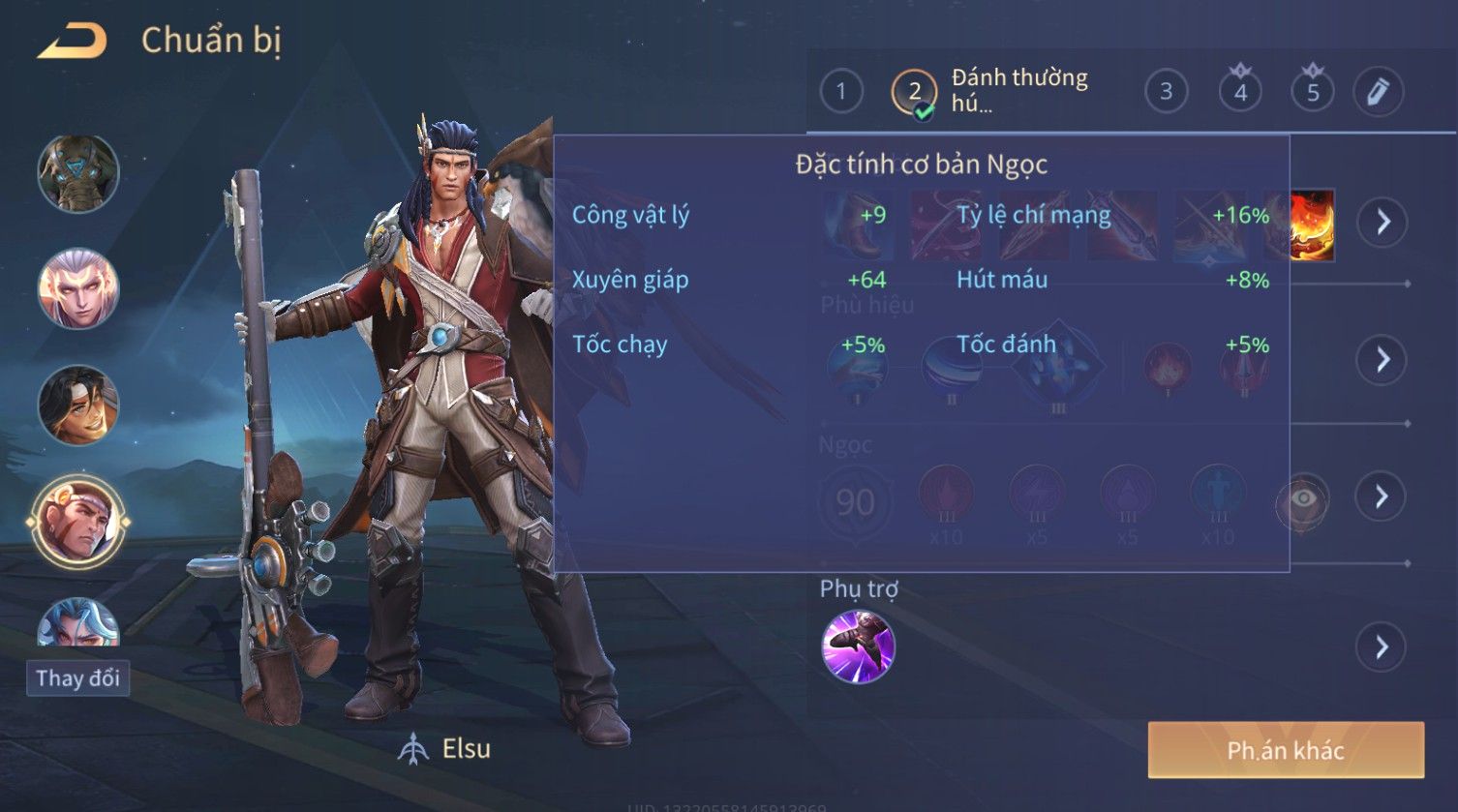
Task: Choose locked preset slot 4
Action: [x=1240, y=92]
